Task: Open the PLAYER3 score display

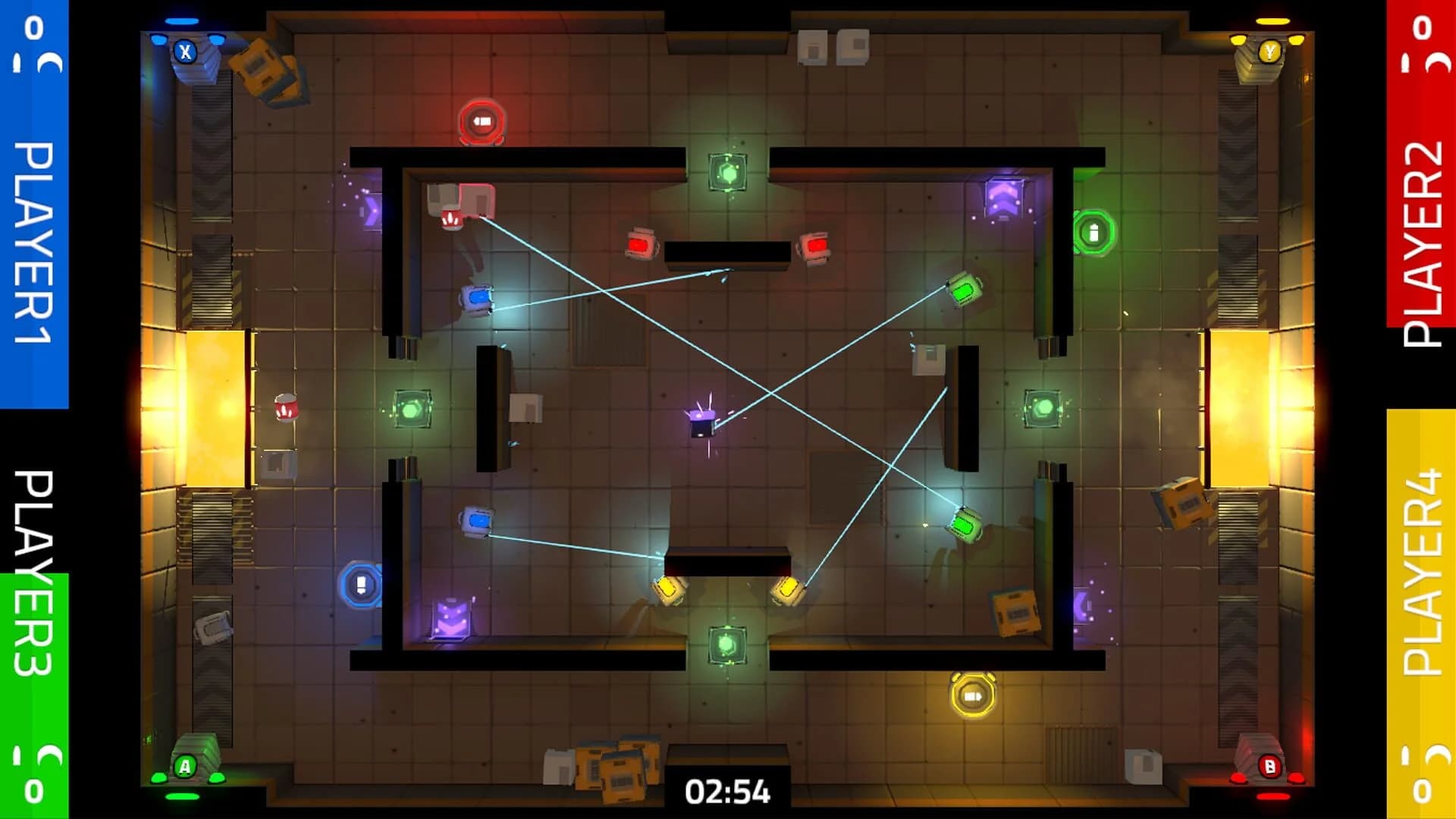Action: [x=33, y=790]
